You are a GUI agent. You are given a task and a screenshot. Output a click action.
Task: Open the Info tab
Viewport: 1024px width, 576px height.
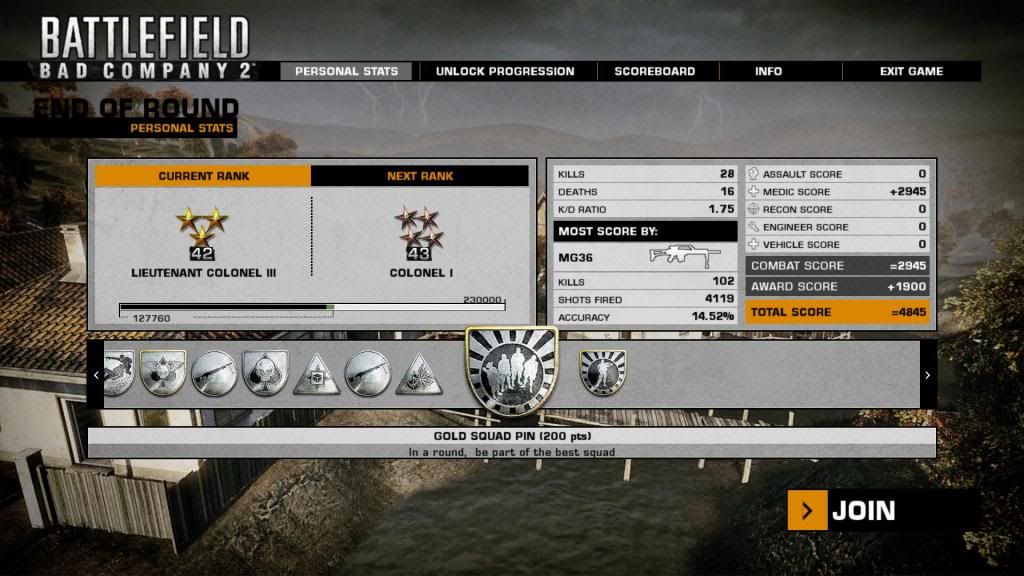[768, 71]
